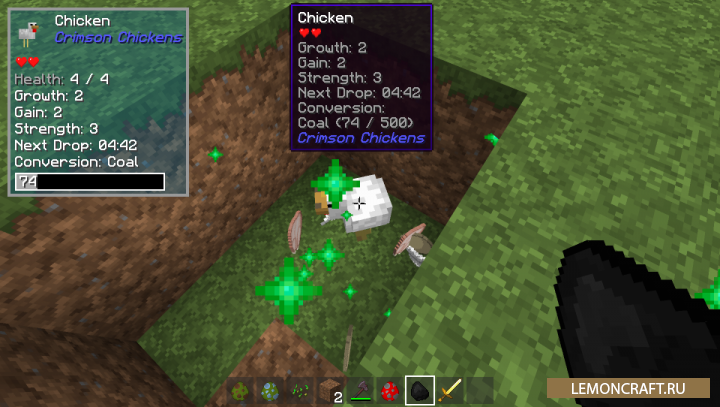This screenshot has width=720, height=407.
Task: Equip the golden sword
Action: [x=449, y=391]
